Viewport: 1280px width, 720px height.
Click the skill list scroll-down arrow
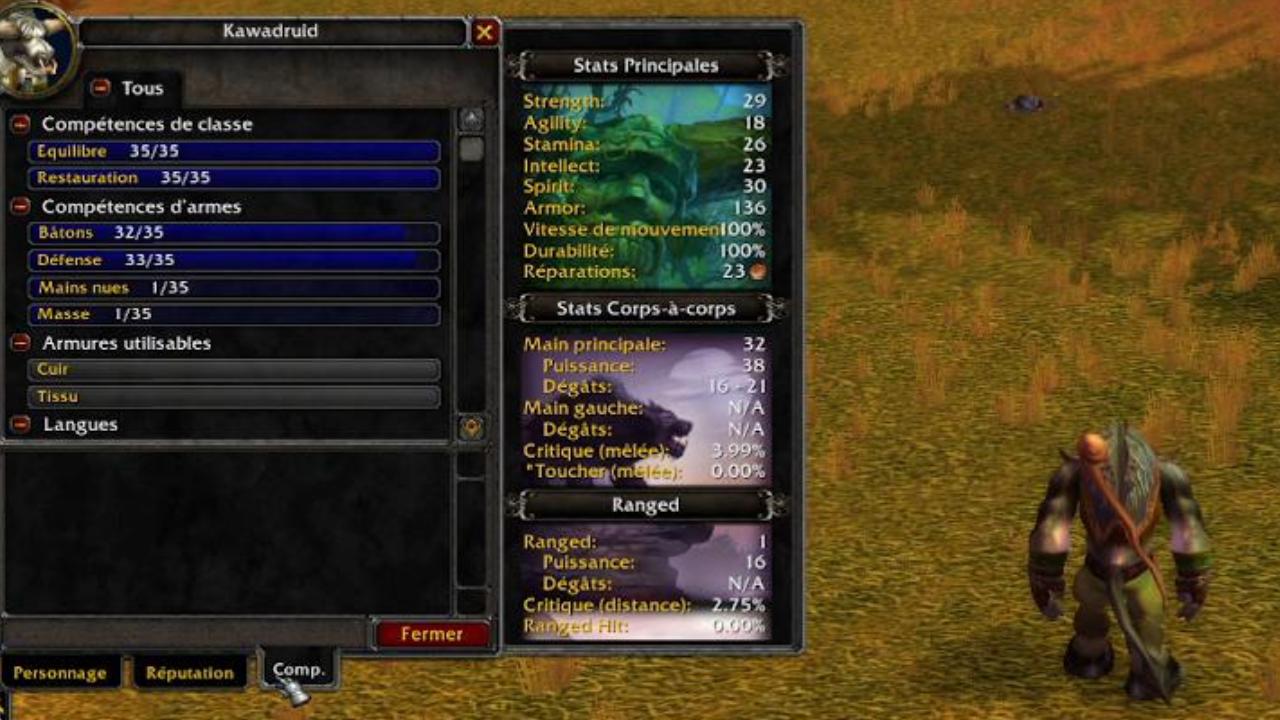click(x=472, y=427)
